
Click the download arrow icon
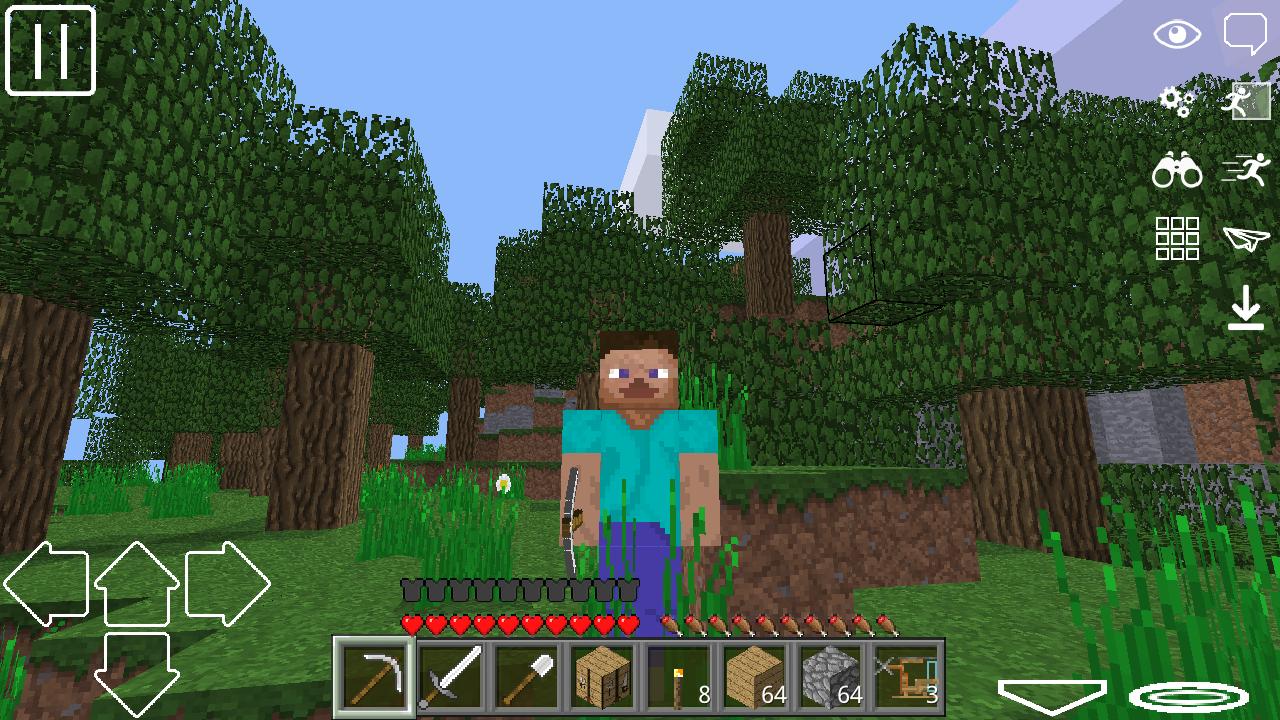pos(1246,308)
